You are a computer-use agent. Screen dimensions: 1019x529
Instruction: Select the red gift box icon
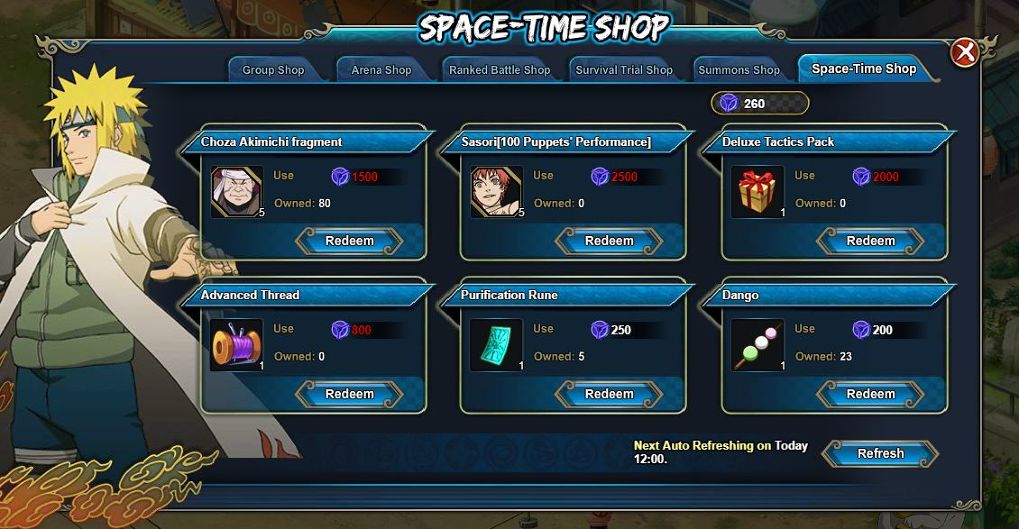(757, 192)
